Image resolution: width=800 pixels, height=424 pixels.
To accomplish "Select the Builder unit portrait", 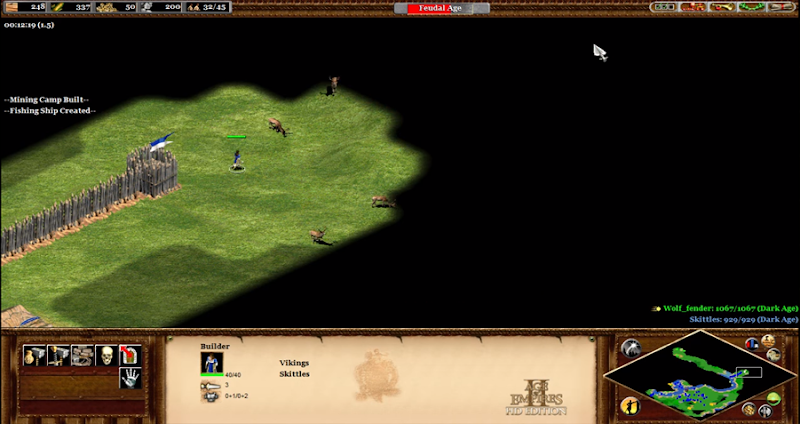I will pos(212,363).
